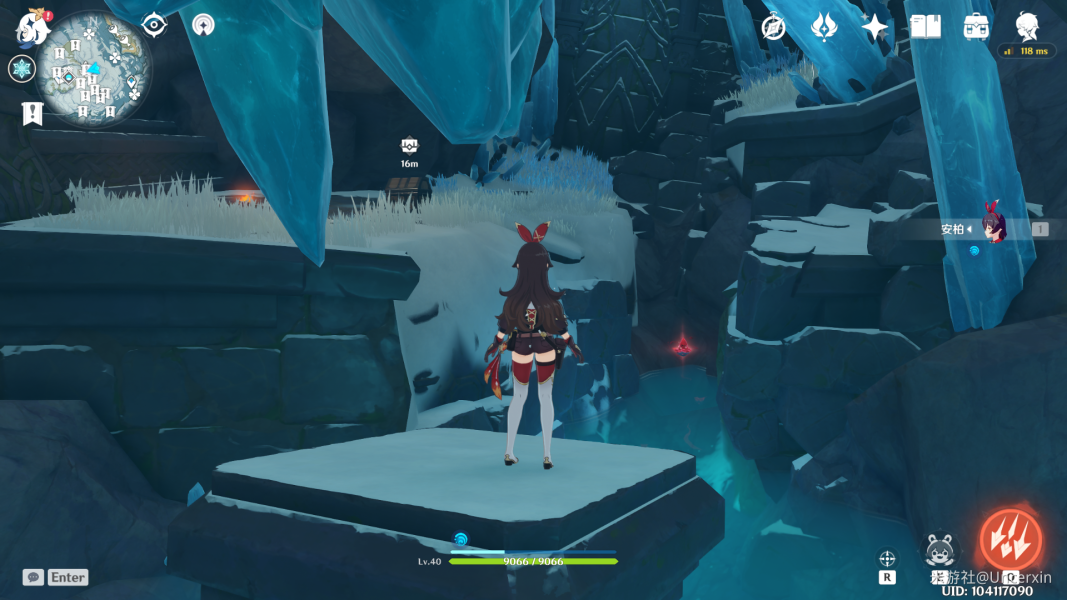Open the backpack inventory
1067x600 pixels.
(977, 27)
